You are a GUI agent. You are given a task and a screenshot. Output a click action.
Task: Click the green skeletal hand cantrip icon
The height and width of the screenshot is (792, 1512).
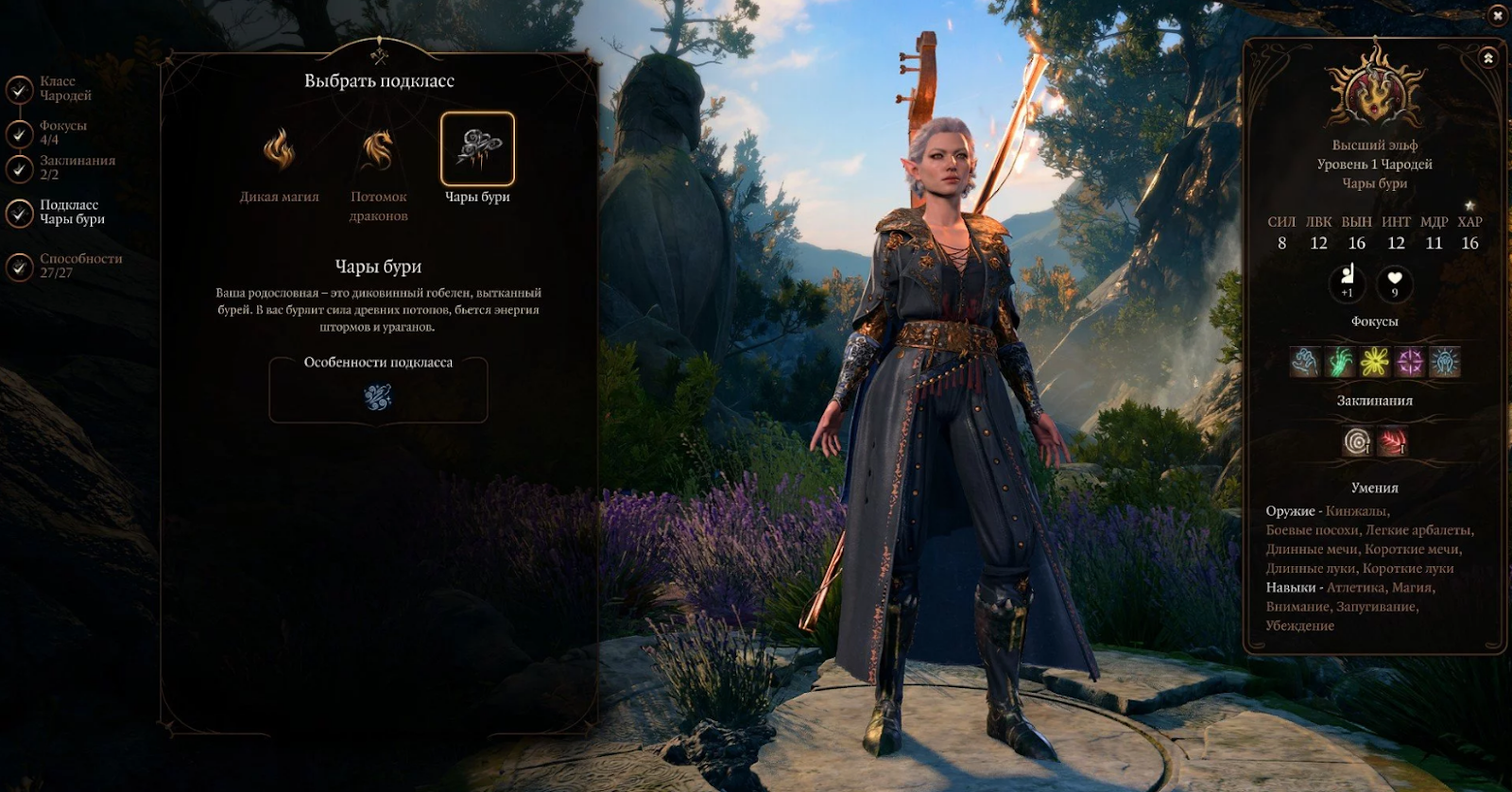tap(1340, 362)
